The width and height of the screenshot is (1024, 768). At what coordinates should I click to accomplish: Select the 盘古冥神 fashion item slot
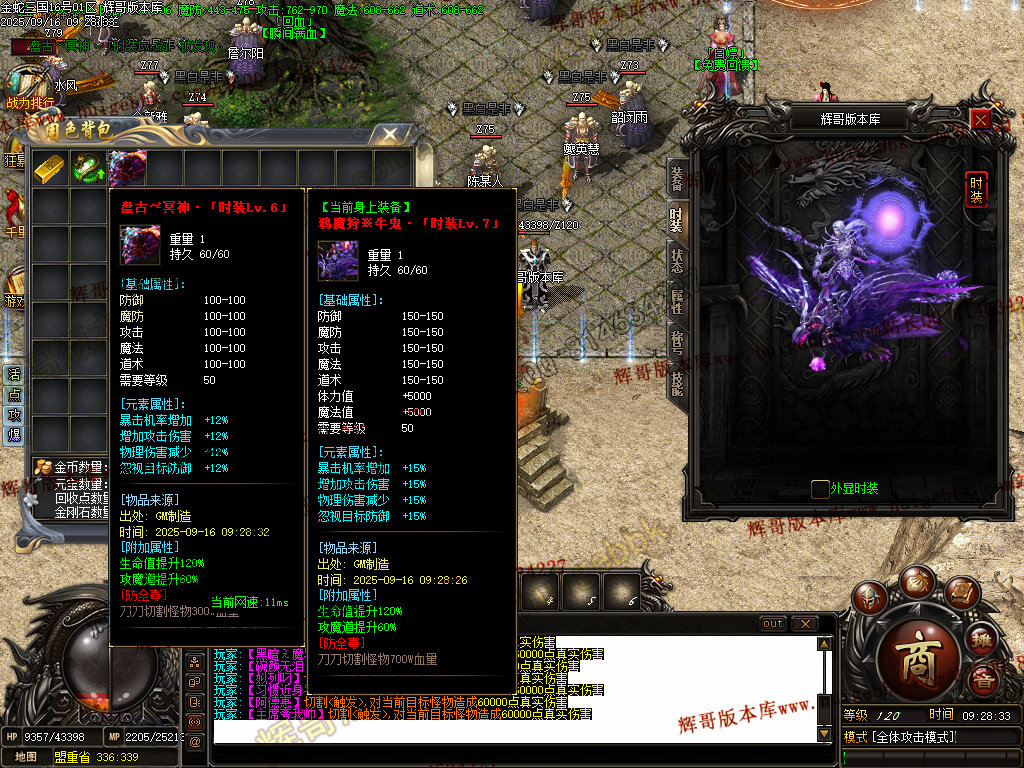click(x=127, y=168)
